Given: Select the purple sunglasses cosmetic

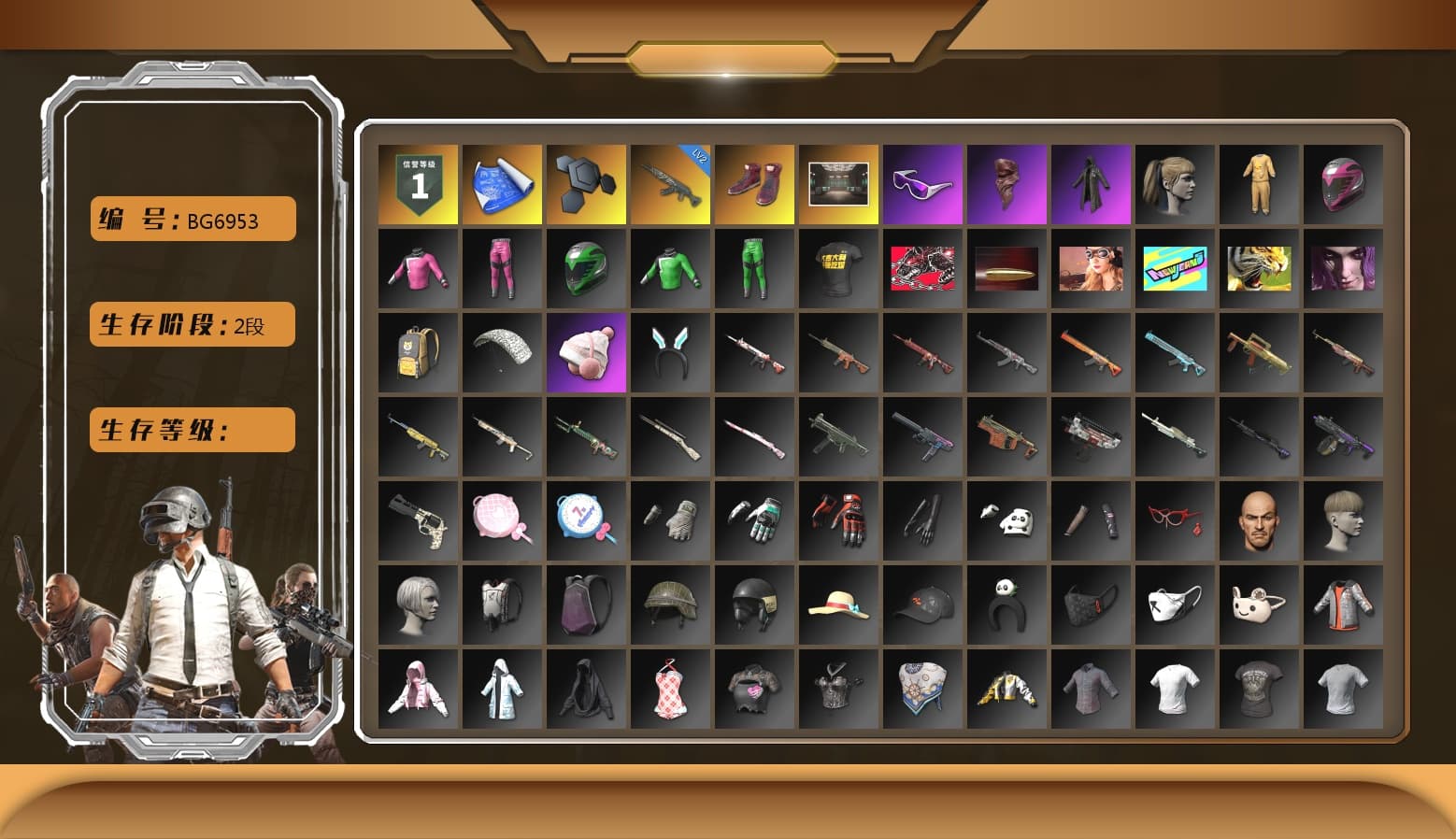Looking at the screenshot, I should click(x=922, y=183).
